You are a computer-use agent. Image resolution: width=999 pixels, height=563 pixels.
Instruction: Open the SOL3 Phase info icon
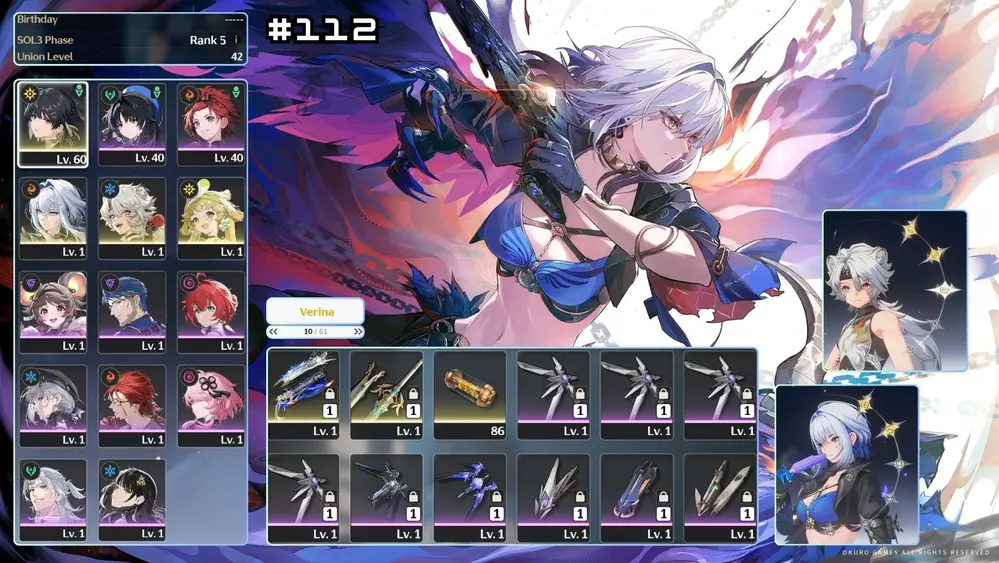coord(236,40)
